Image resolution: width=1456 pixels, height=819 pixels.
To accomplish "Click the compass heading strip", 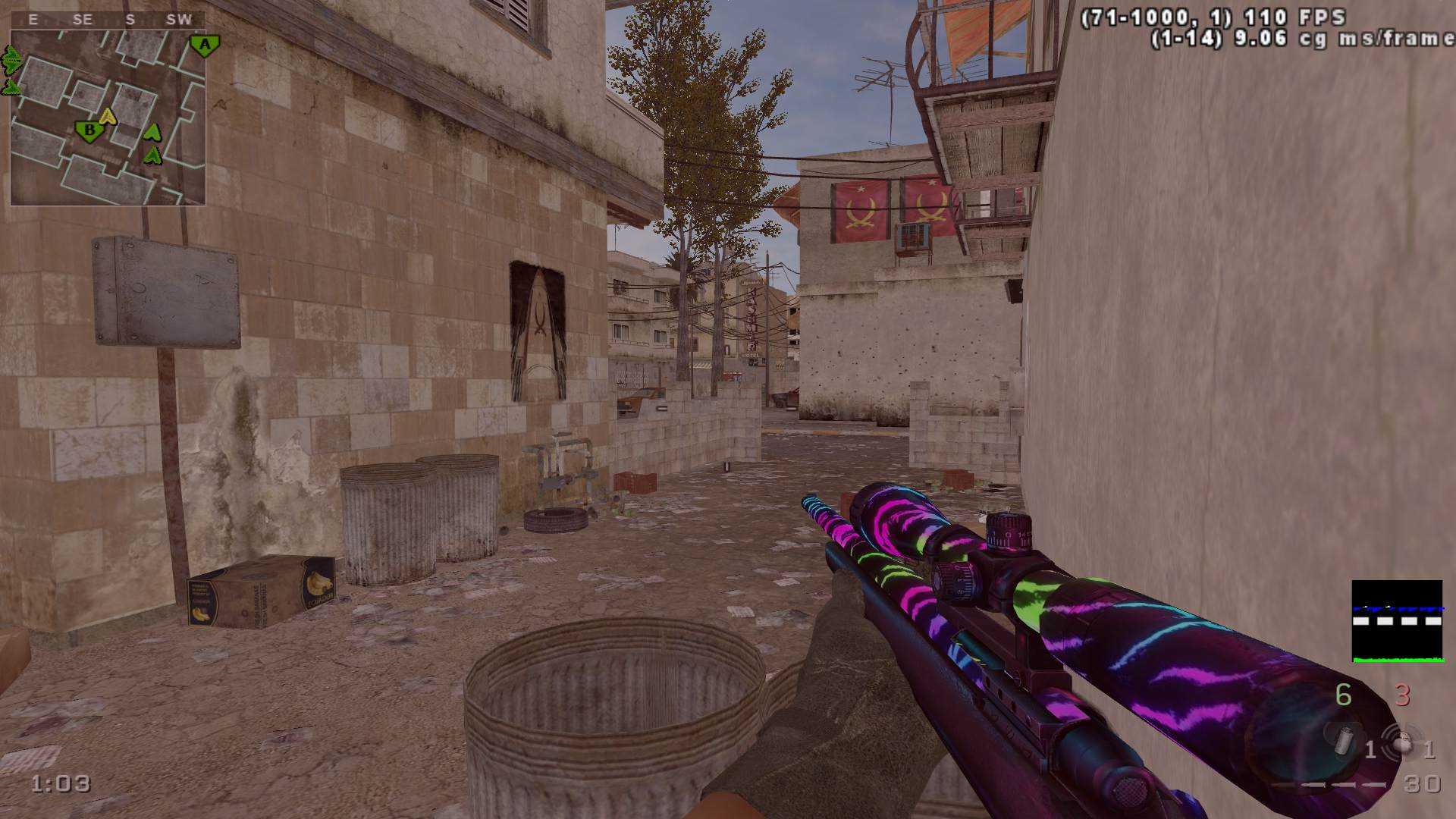I will (106, 20).
